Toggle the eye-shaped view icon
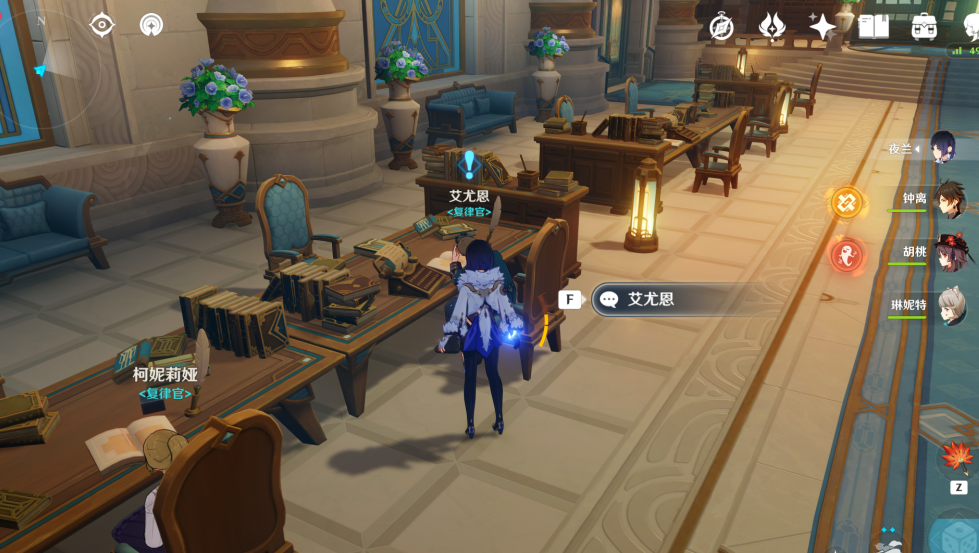The image size is (979, 553). tap(102, 25)
